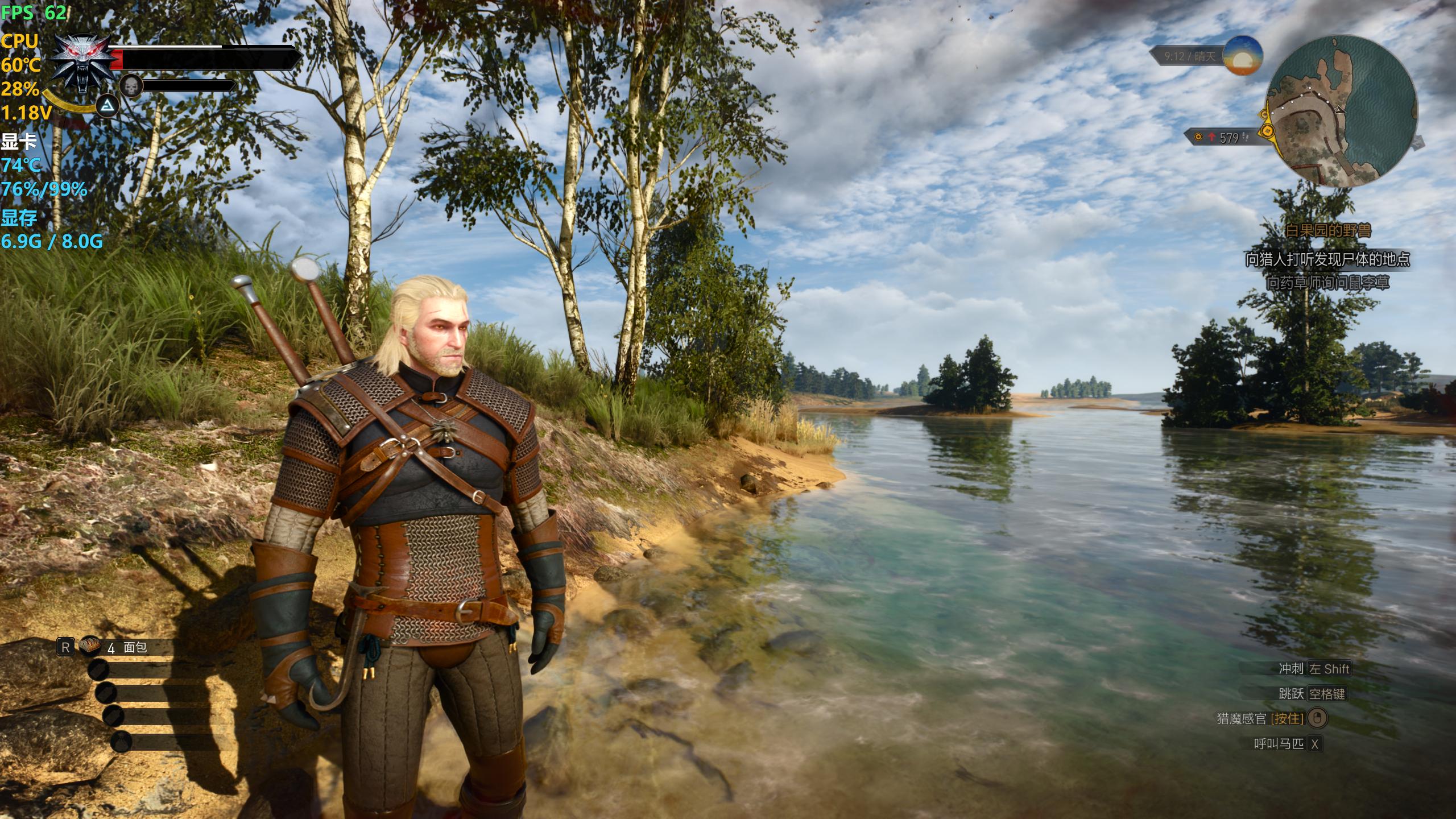This screenshot has width=1456, height=819.
Task: Select objective 向猎人打听发现尸体的地点
Action: pyautogui.click(x=1328, y=260)
